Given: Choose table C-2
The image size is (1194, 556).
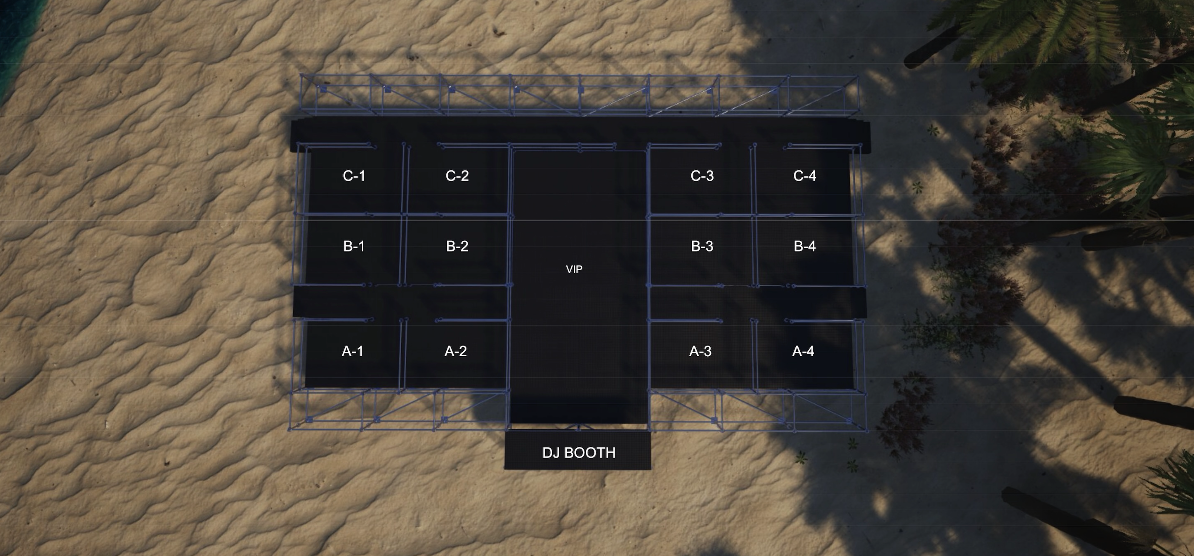Looking at the screenshot, I should tap(457, 177).
